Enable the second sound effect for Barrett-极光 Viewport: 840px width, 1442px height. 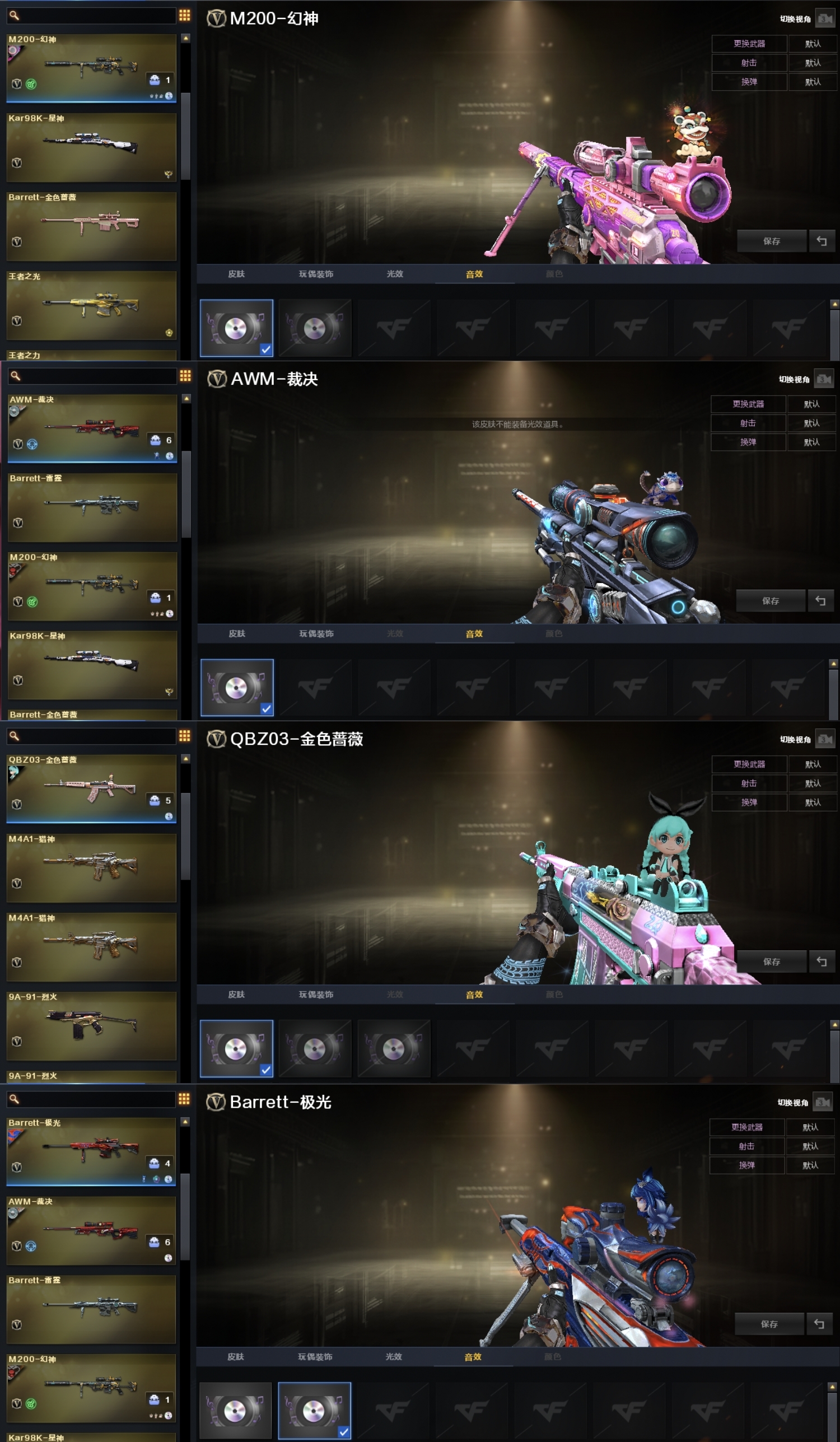point(315,1411)
